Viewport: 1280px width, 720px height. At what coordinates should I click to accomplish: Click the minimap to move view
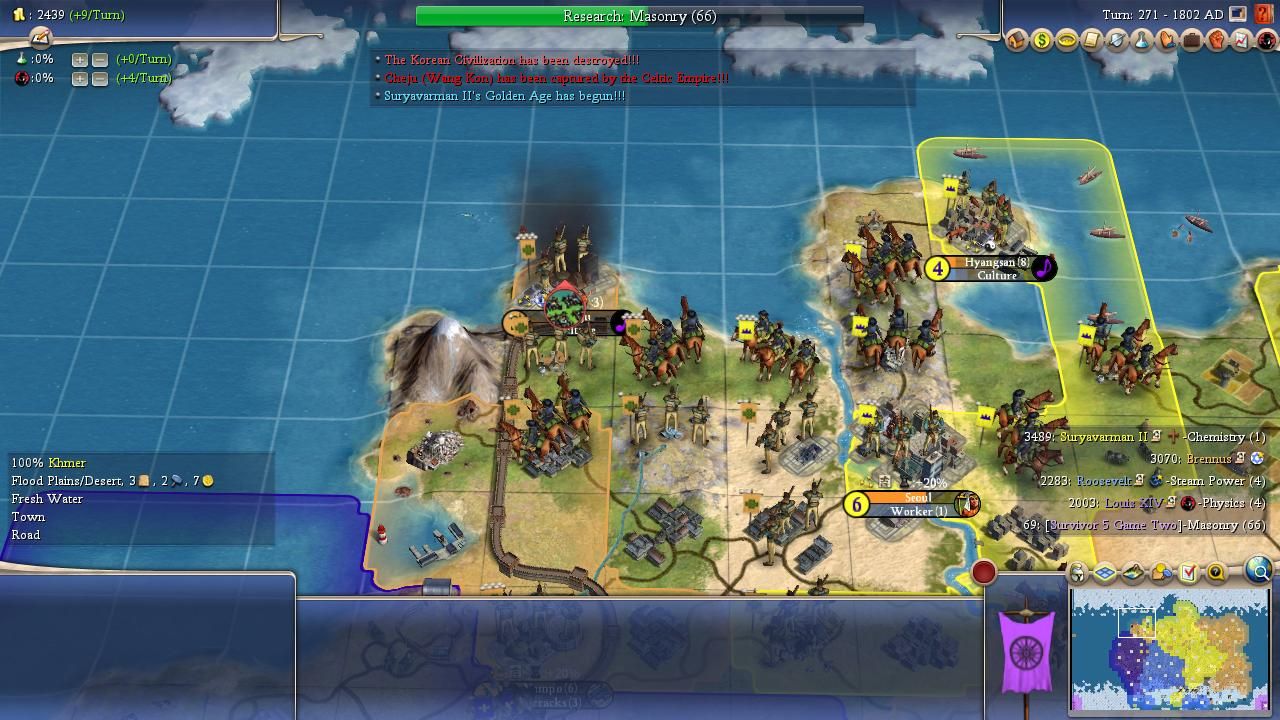tap(1168, 648)
